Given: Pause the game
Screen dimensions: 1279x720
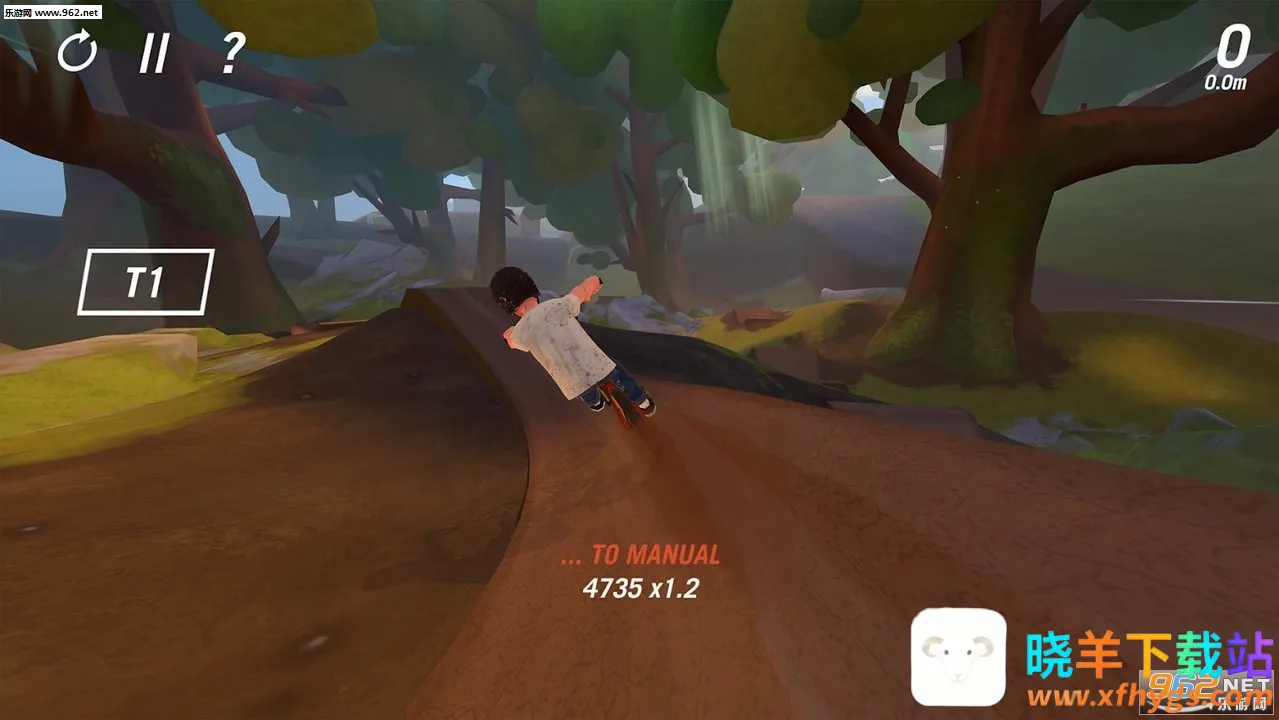Looking at the screenshot, I should [153, 53].
